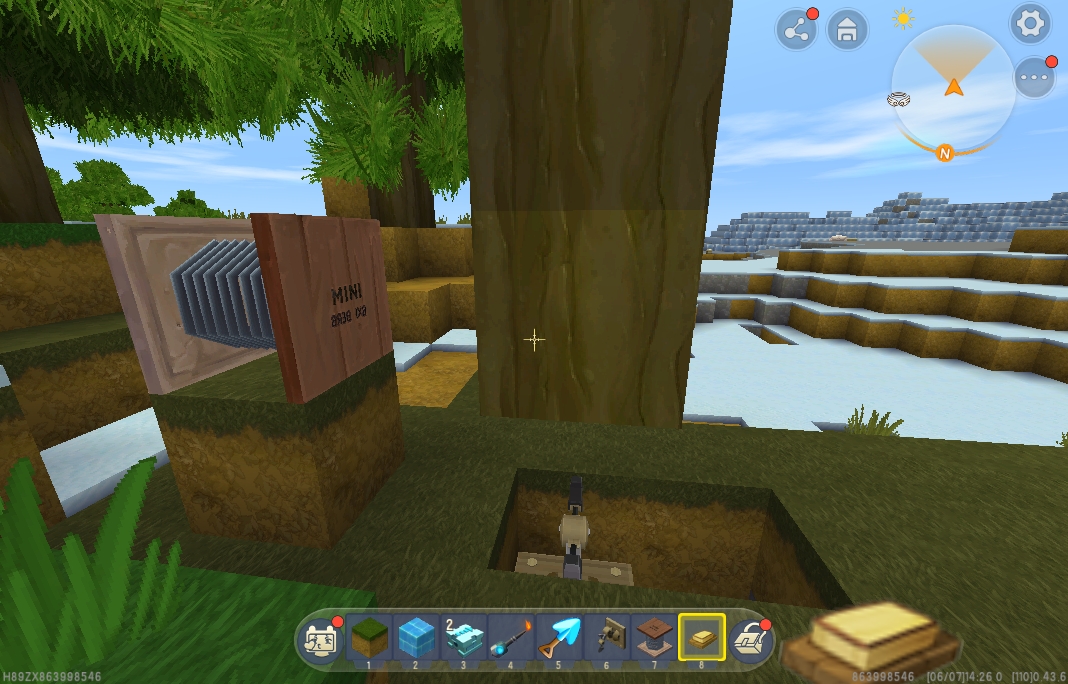
Task: Go to the home button
Action: (847, 30)
